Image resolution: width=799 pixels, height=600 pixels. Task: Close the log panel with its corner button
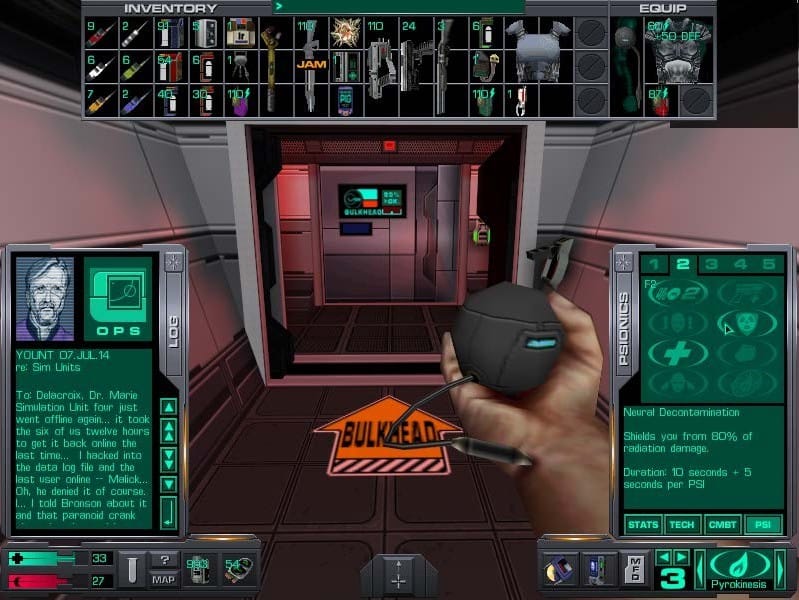tap(174, 262)
